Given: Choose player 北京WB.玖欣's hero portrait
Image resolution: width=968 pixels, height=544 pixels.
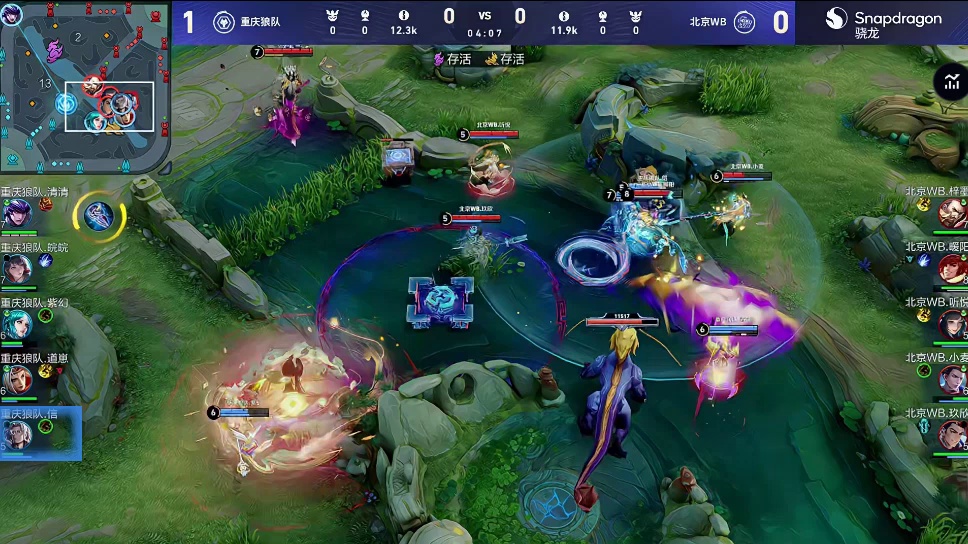Looking at the screenshot, I should (952, 434).
